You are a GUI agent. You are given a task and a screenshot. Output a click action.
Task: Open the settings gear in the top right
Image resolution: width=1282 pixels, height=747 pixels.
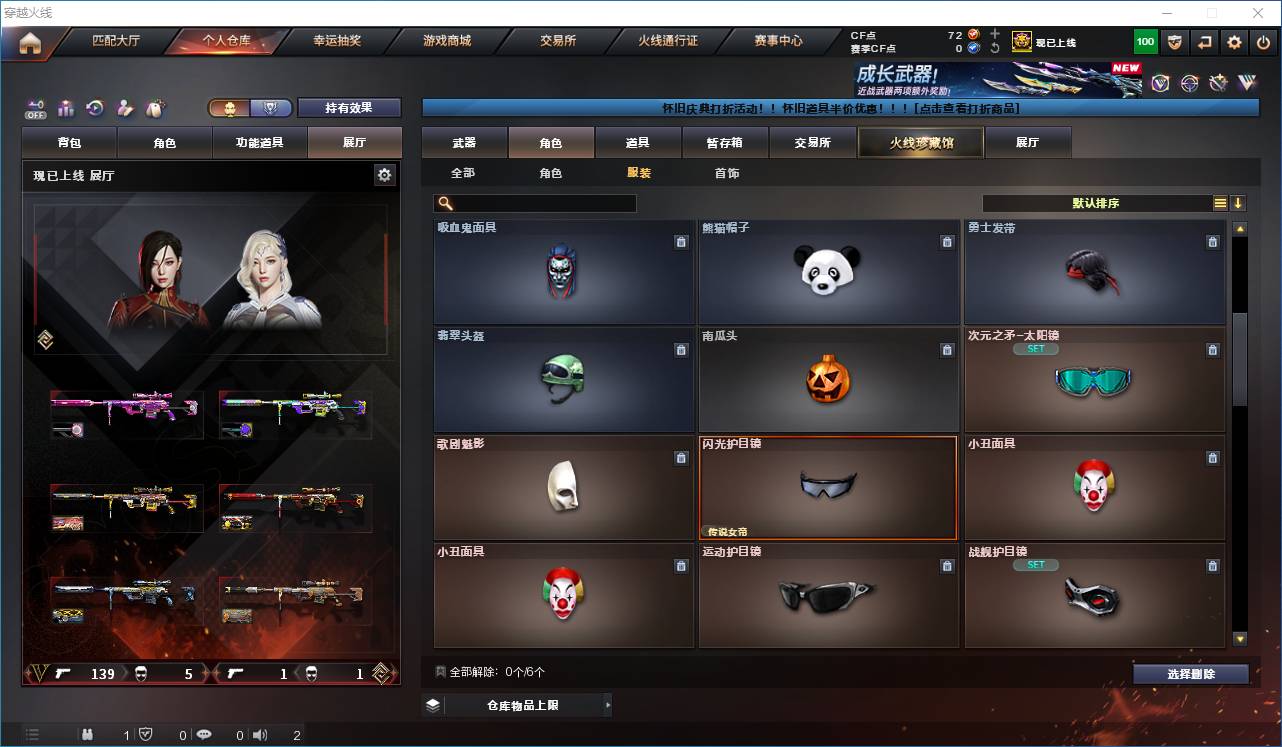pos(1233,42)
